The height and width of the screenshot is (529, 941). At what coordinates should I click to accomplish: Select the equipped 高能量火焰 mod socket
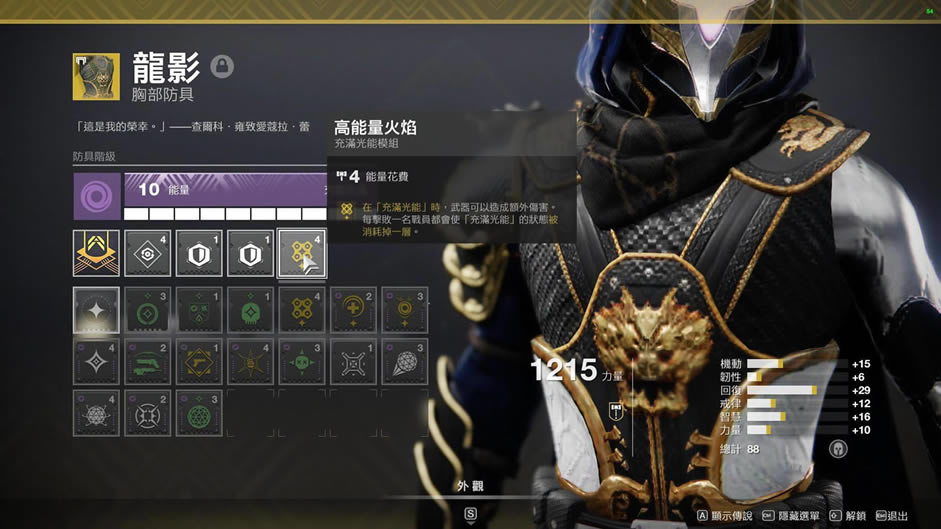pyautogui.click(x=301, y=254)
